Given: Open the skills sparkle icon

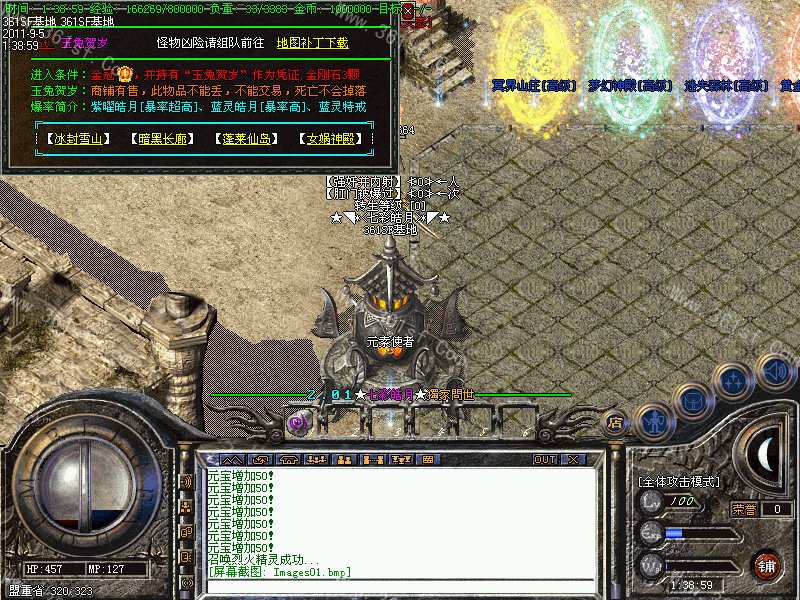Looking at the screenshot, I should pos(735,382).
